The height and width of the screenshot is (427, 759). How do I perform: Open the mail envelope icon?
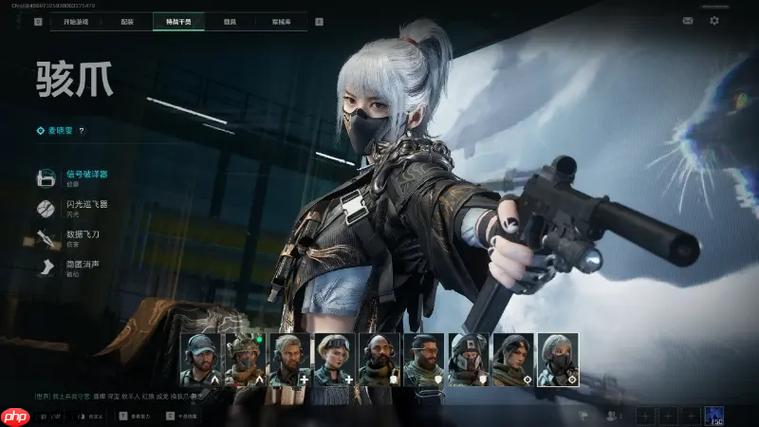click(x=688, y=21)
